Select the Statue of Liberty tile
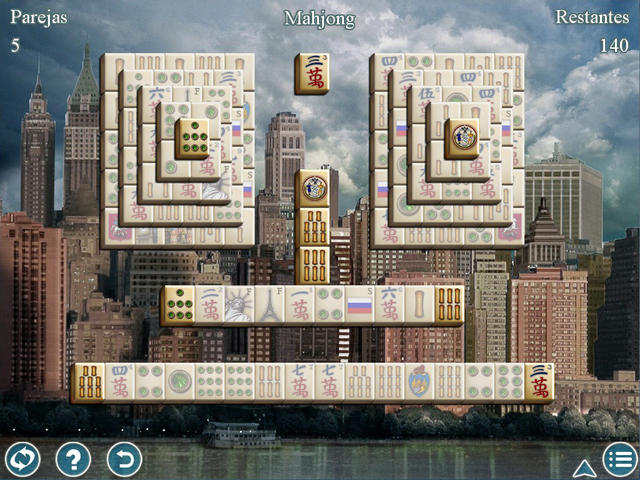The image size is (640, 480). 238,306
